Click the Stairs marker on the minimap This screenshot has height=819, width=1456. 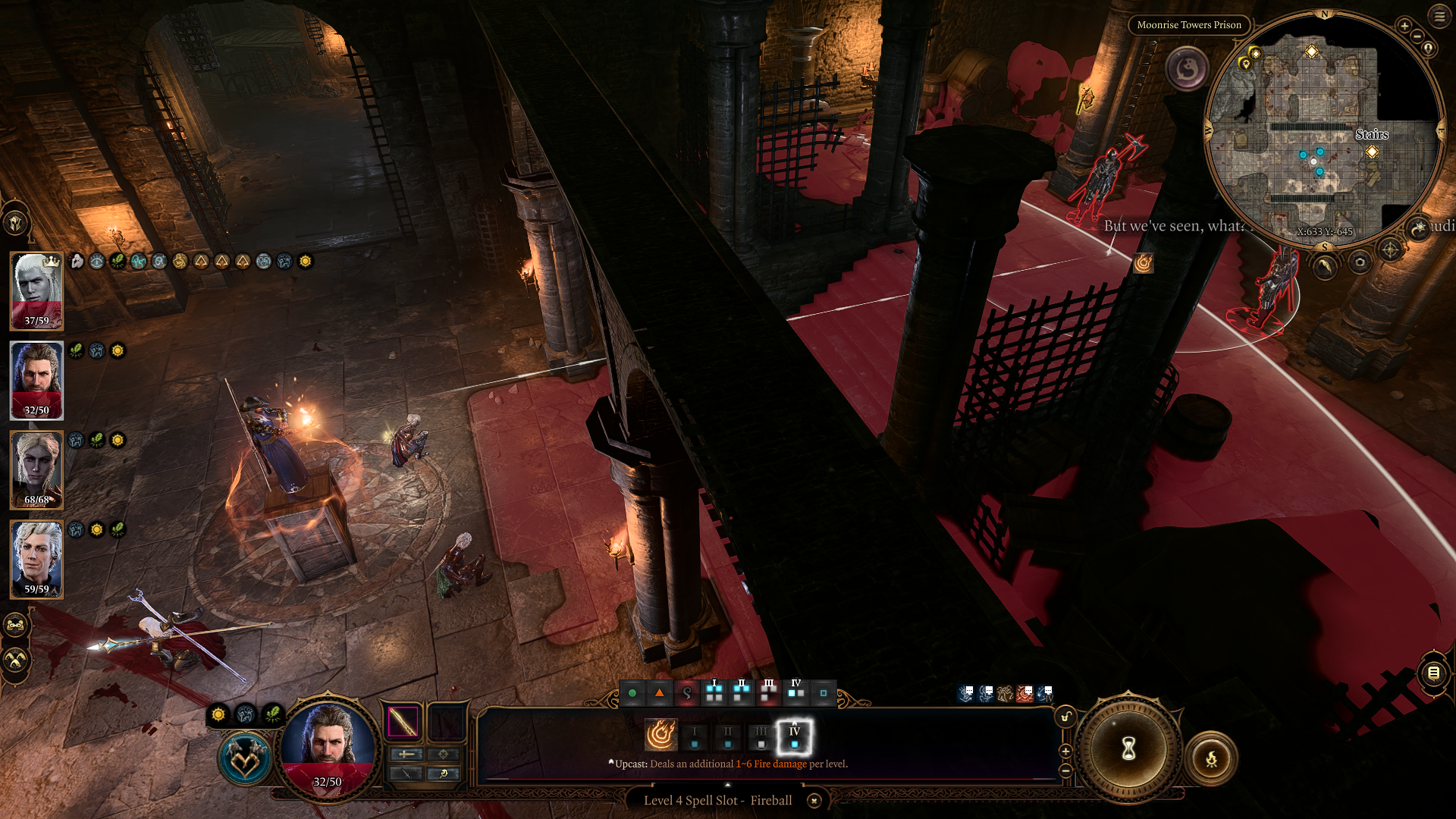point(1372,152)
